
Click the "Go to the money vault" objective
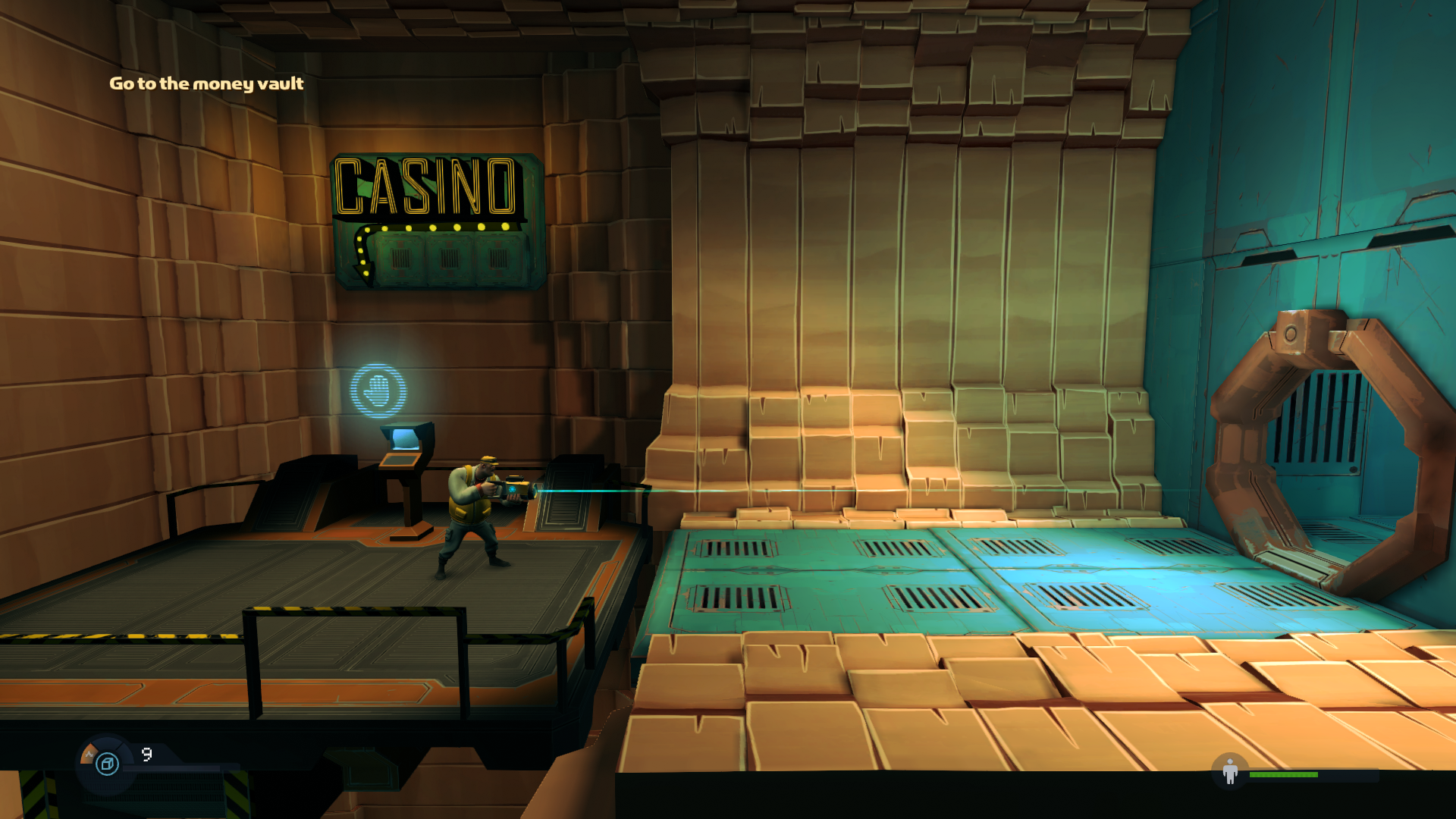[206, 83]
